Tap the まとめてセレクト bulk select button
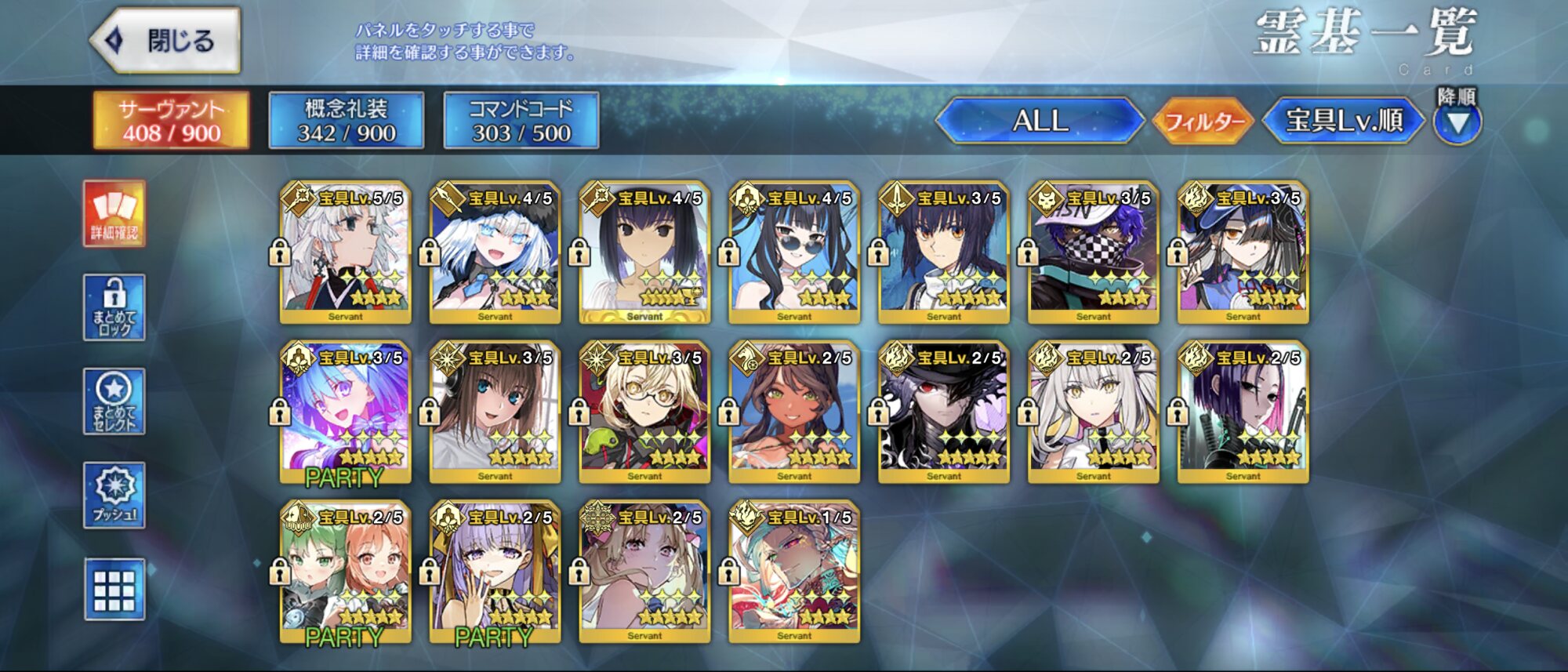The height and width of the screenshot is (672, 1568). pos(114,401)
